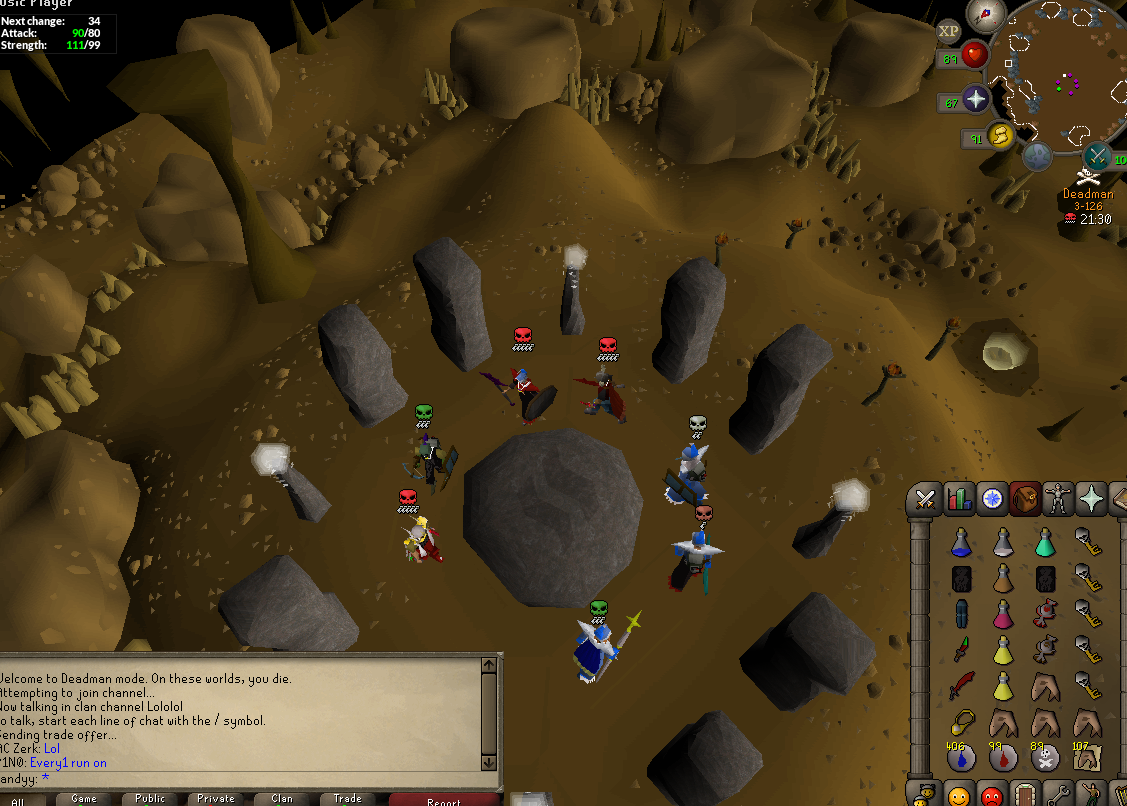
Task: Select the death rune stack
Action: (x=1045, y=758)
